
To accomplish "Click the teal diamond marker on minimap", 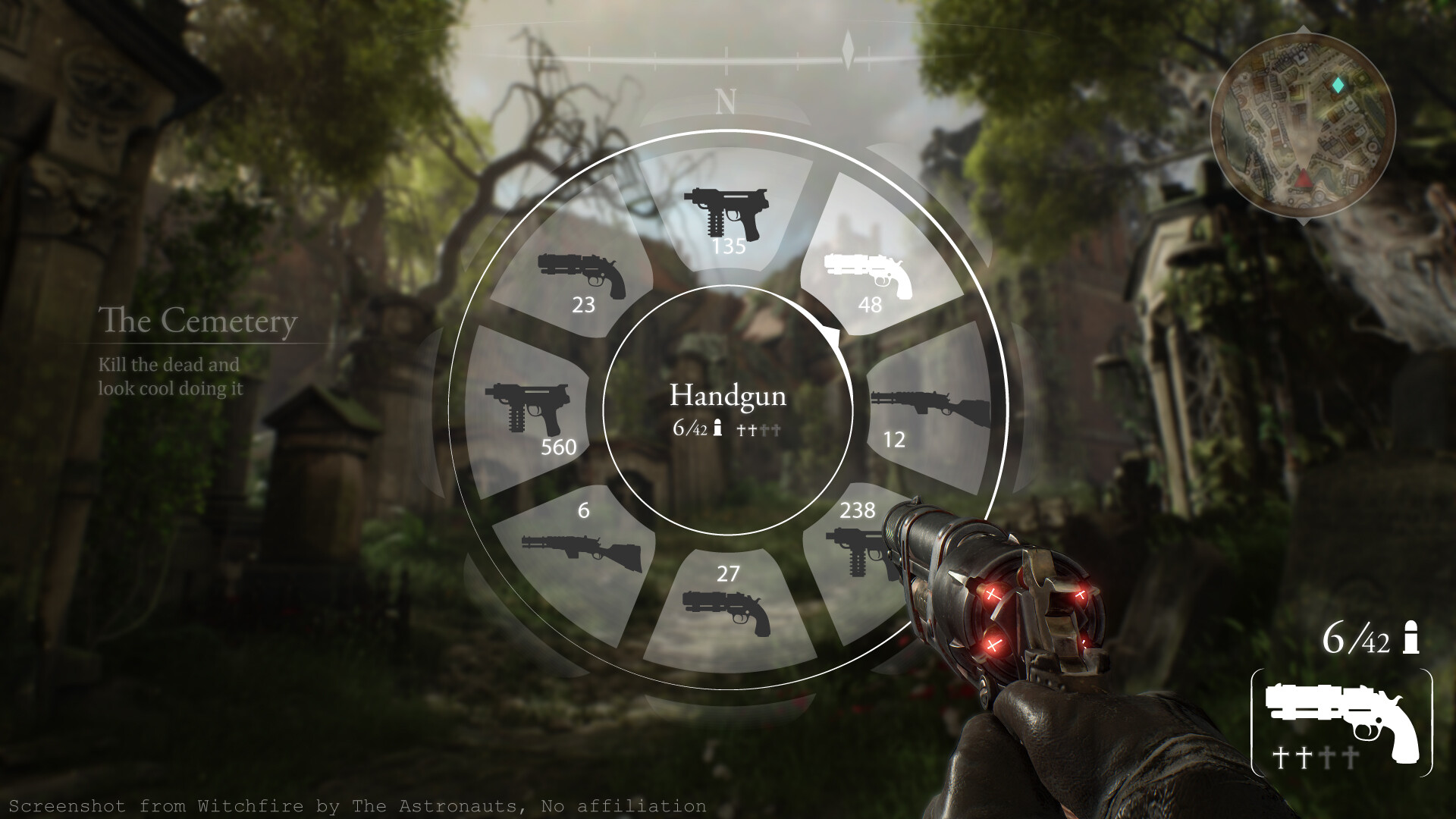I will pyautogui.click(x=1339, y=85).
